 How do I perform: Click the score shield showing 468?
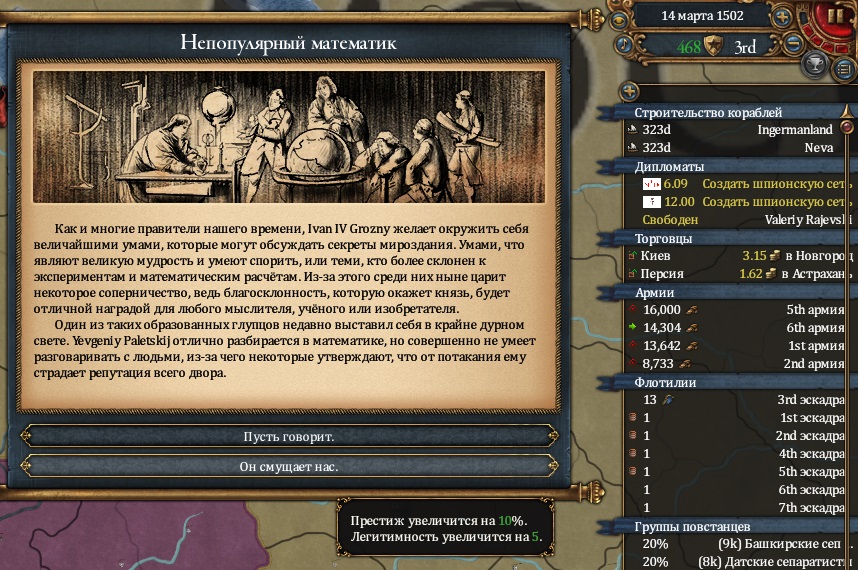713,46
